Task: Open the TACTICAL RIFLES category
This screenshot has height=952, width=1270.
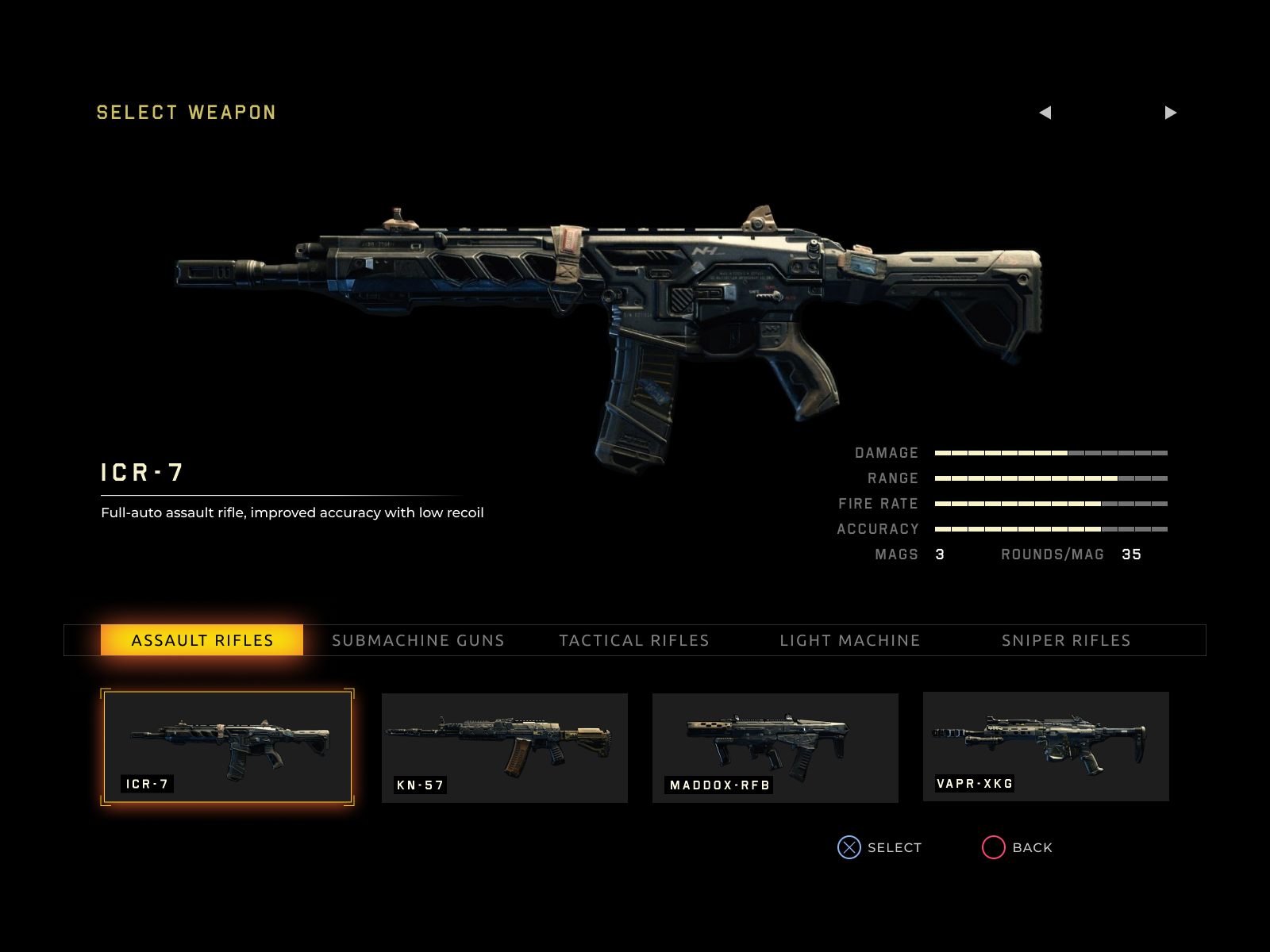Action: [635, 640]
